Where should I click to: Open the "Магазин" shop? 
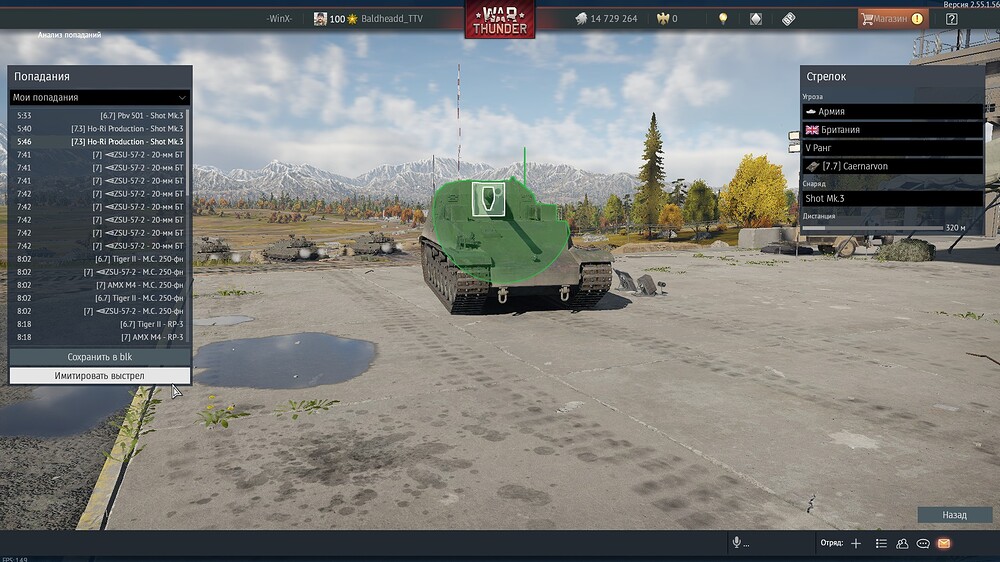(891, 18)
